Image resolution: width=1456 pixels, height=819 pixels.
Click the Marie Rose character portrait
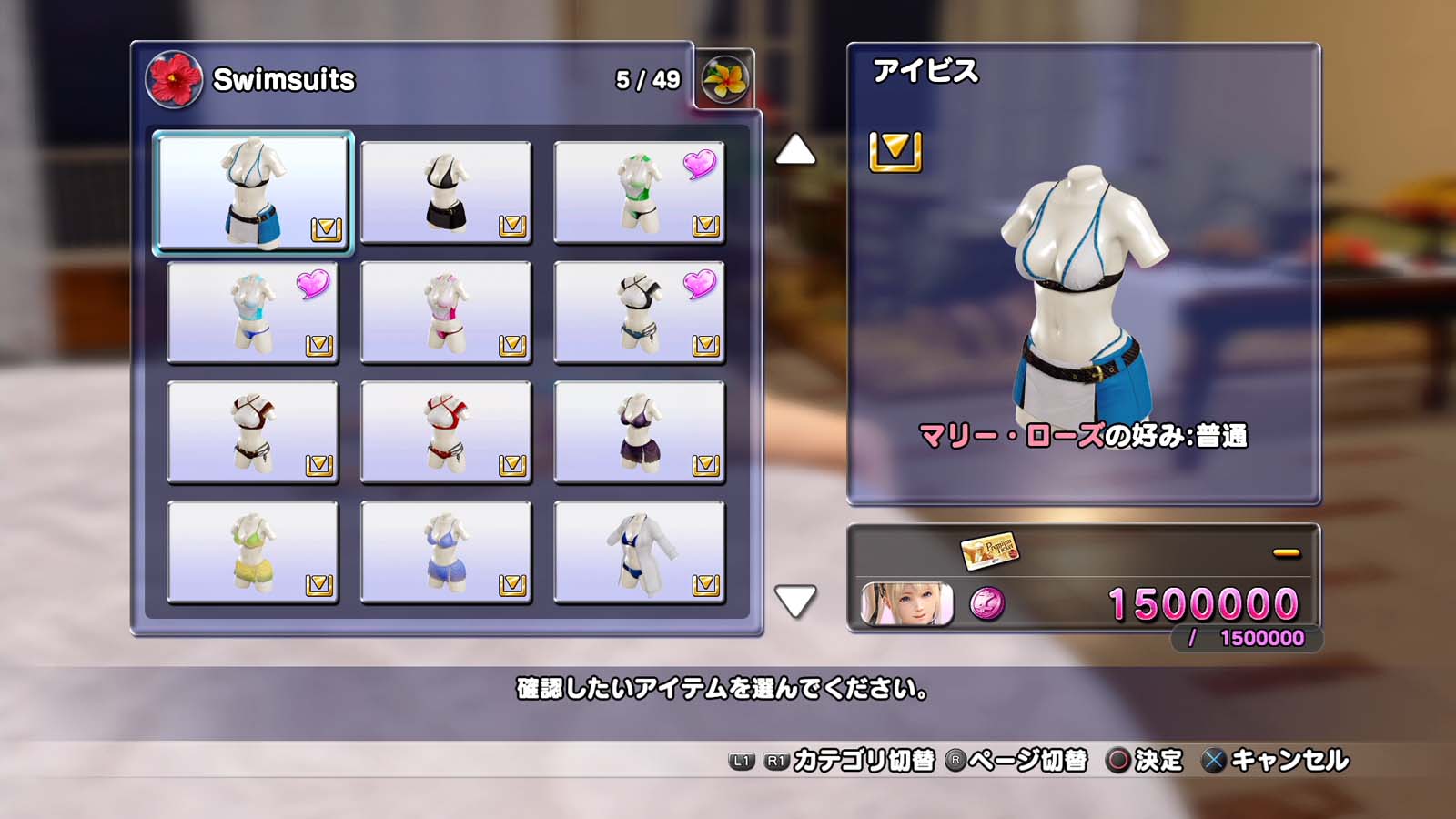[907, 604]
